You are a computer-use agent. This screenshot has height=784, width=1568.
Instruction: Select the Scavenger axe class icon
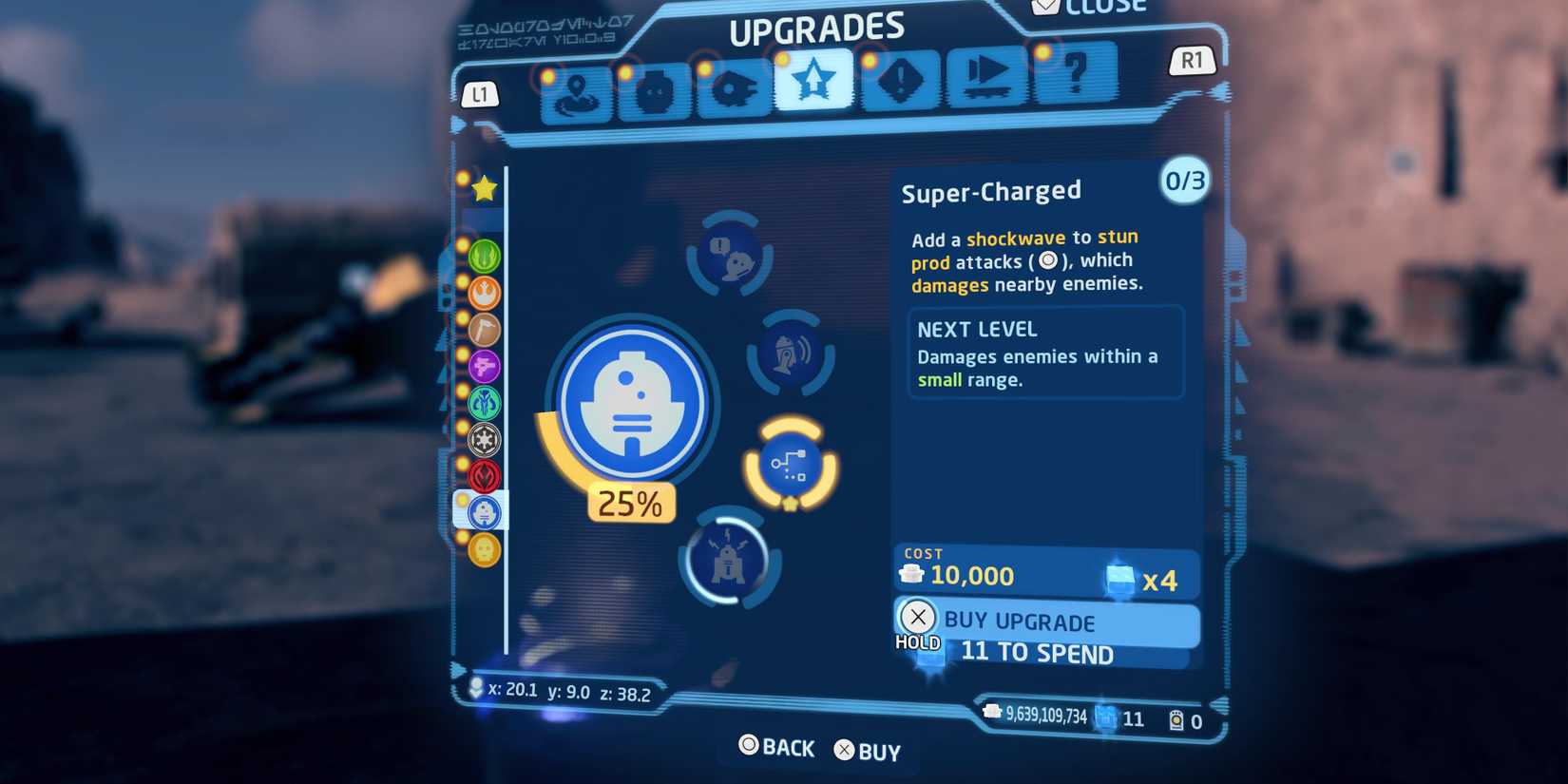point(485,330)
